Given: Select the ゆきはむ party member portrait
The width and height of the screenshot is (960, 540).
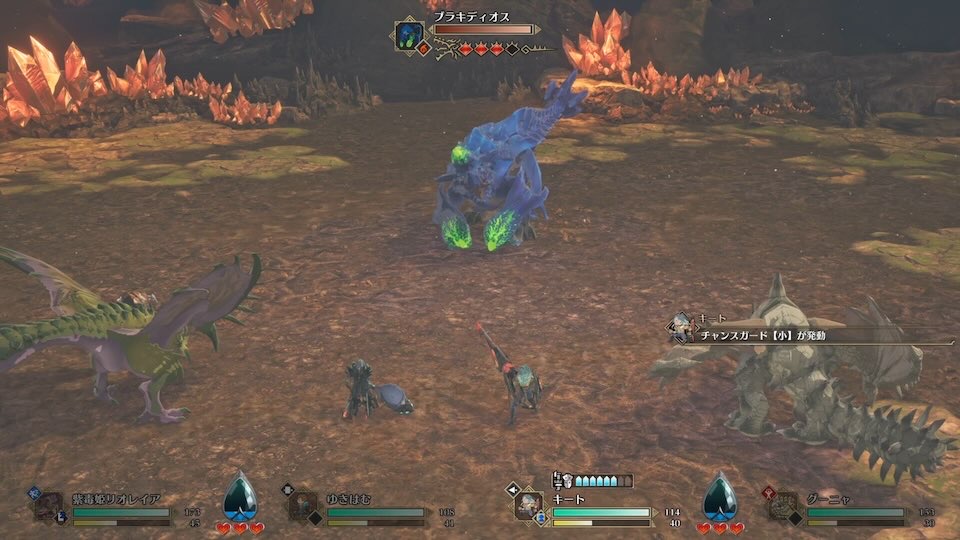Looking at the screenshot, I should click(303, 505).
